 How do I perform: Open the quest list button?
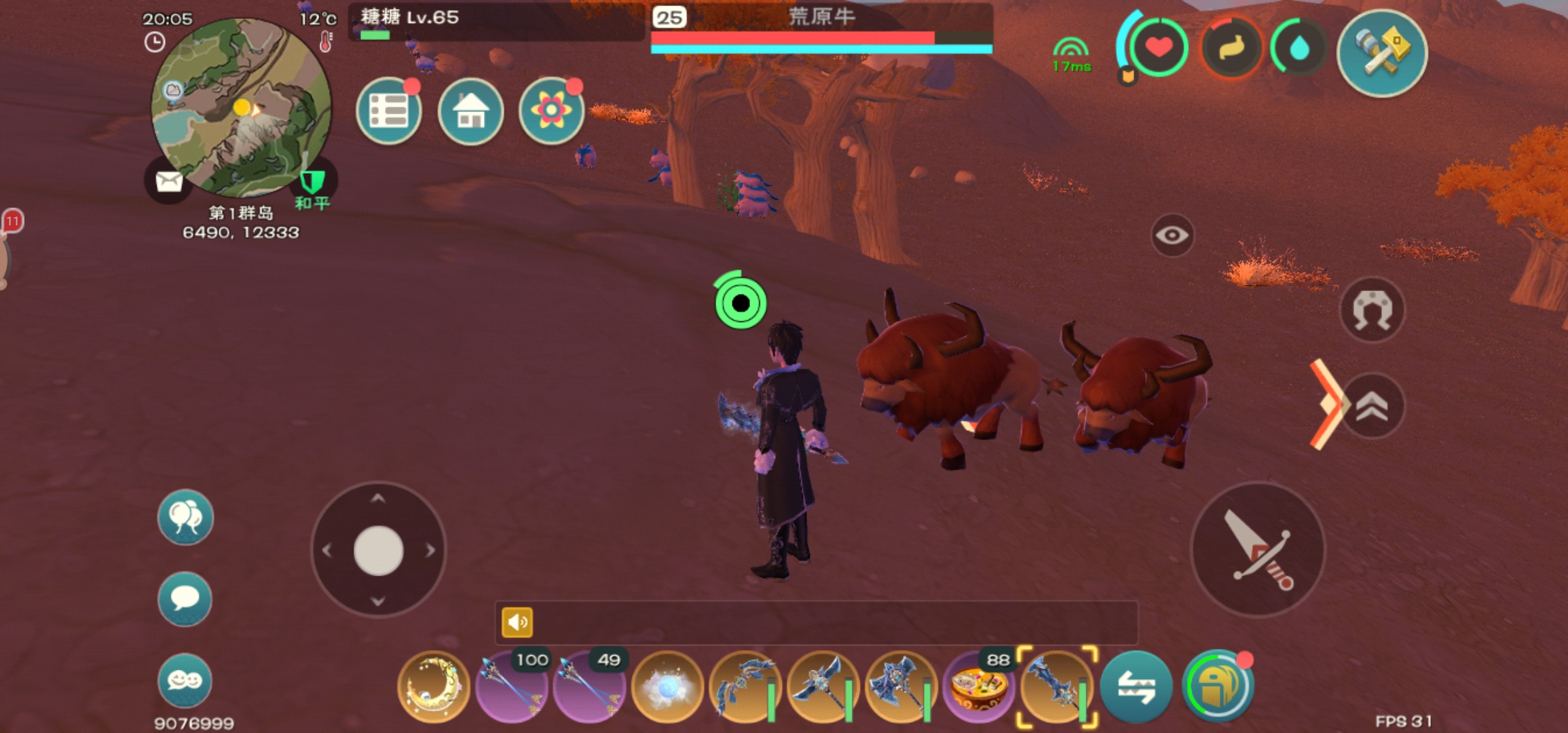click(x=389, y=111)
